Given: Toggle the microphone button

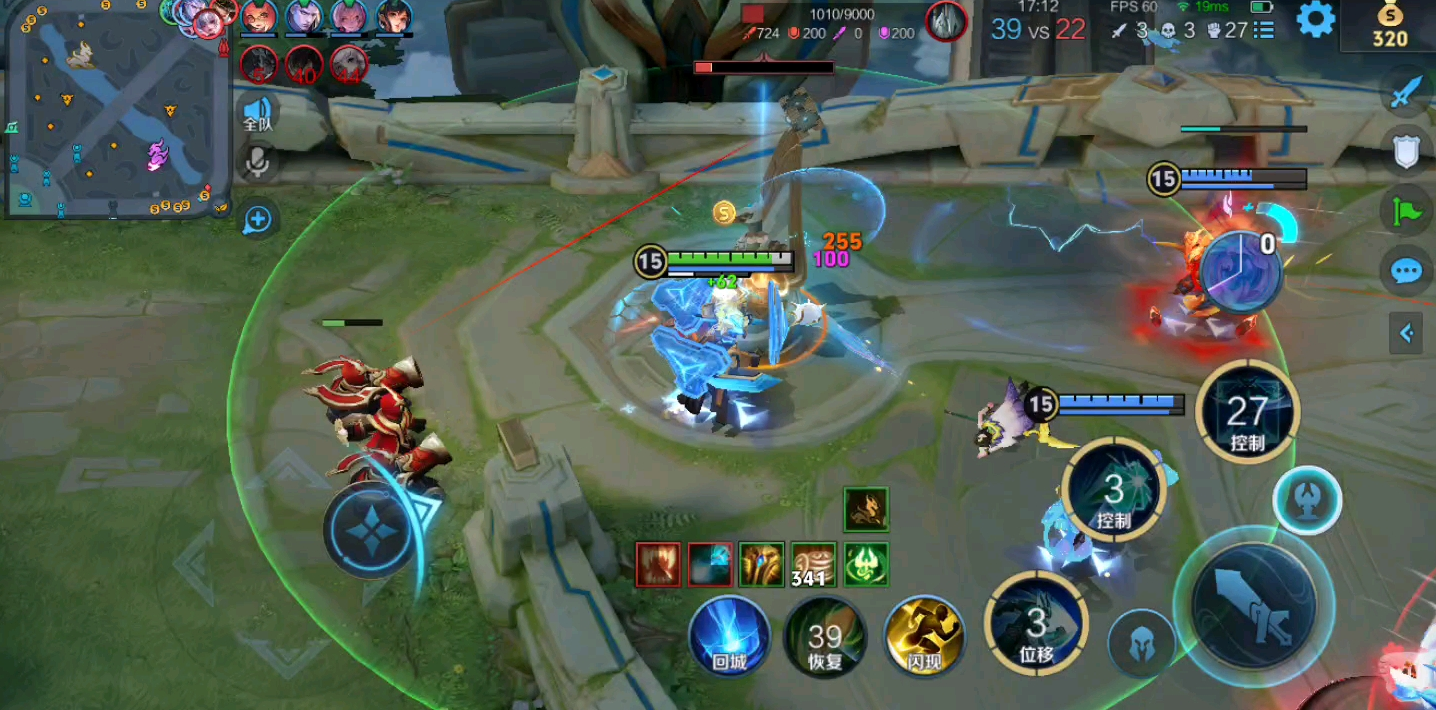Looking at the screenshot, I should pyautogui.click(x=258, y=161).
